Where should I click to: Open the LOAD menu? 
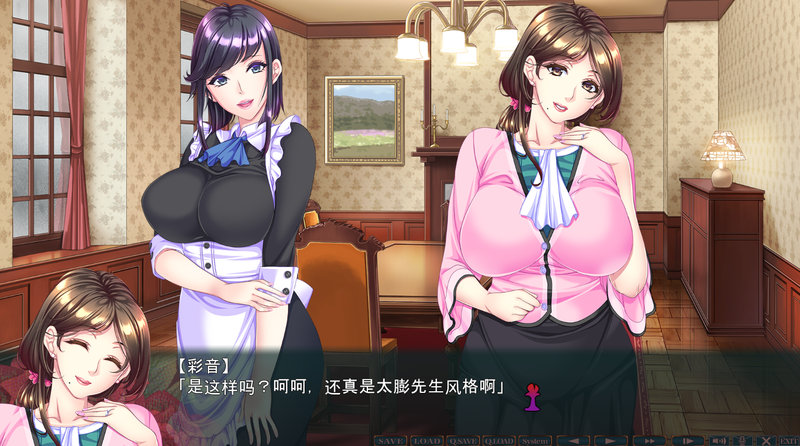(427, 440)
